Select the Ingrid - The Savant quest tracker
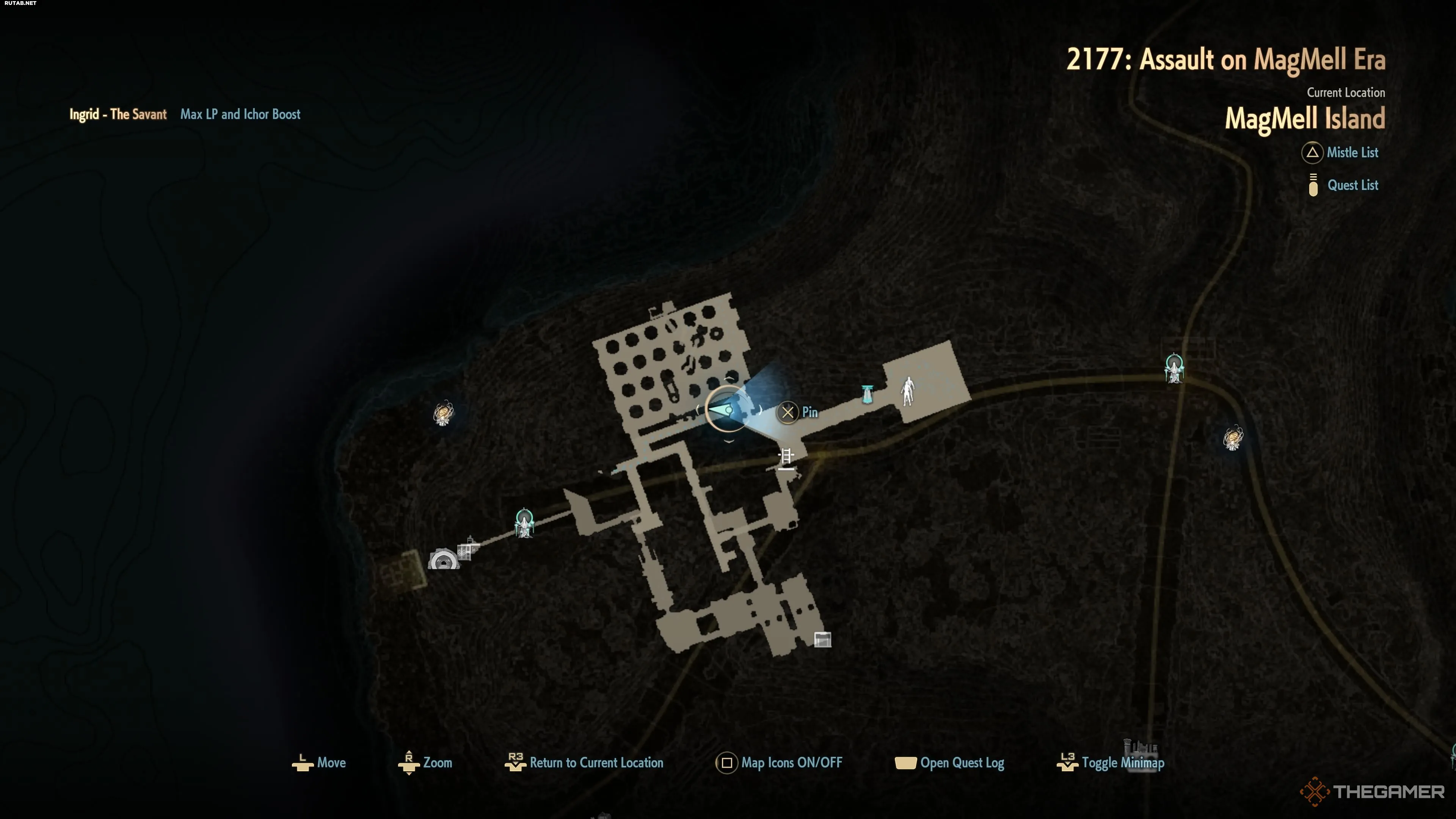Viewport: 1456px width, 819px height. 118,114
